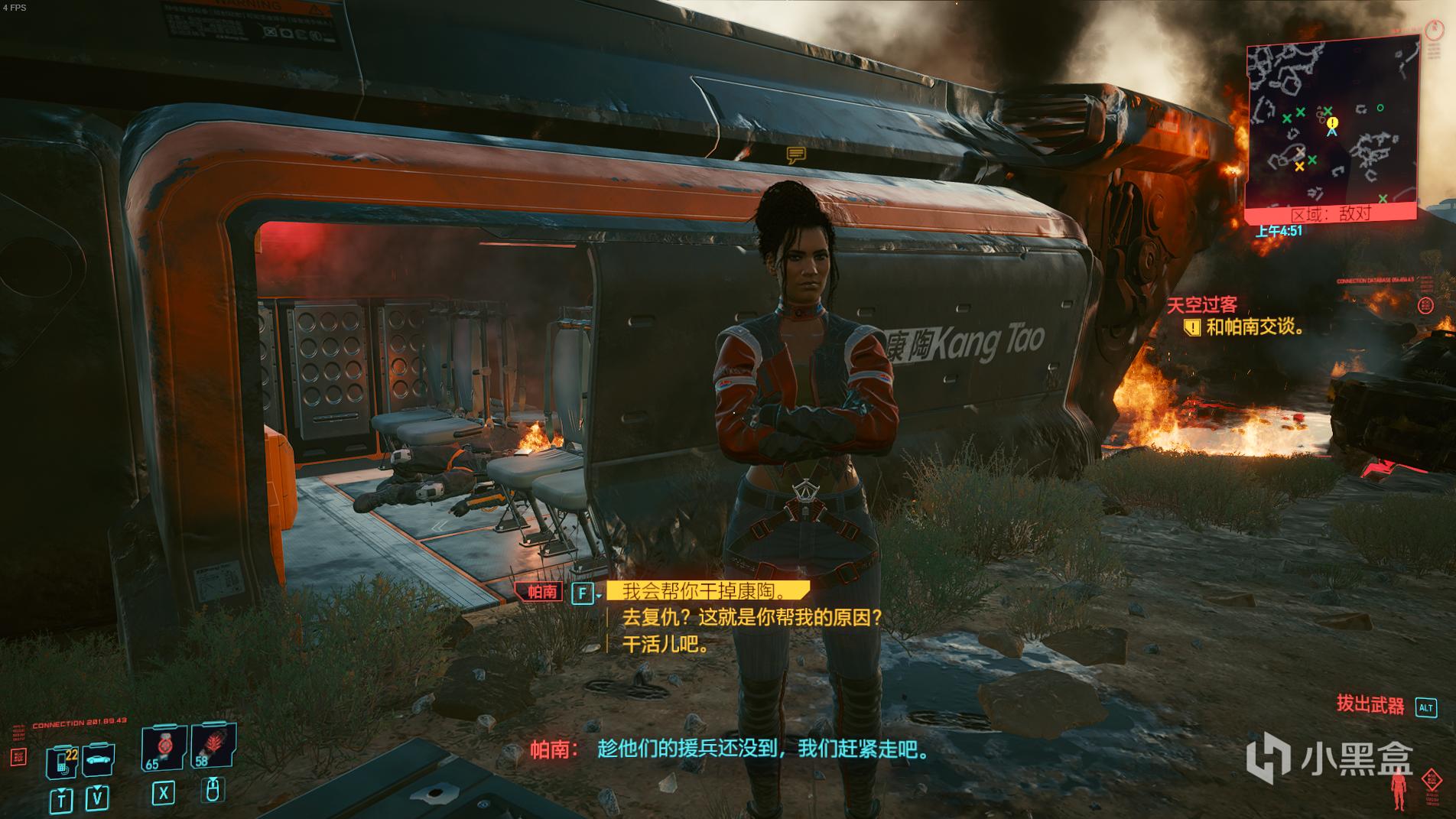Open the tracked quest "天空过客"
This screenshot has width=1456, height=819.
1201,305
